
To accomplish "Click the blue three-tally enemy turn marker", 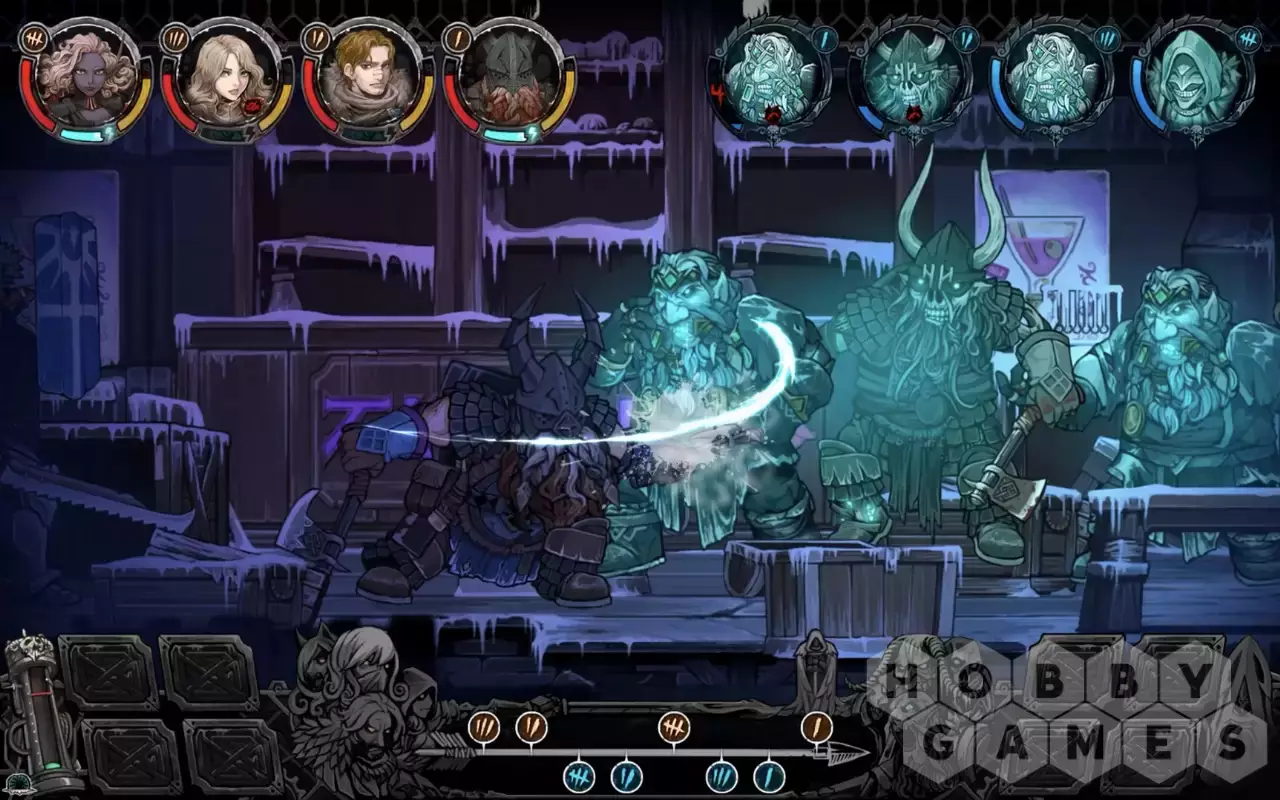I will coord(721,776).
